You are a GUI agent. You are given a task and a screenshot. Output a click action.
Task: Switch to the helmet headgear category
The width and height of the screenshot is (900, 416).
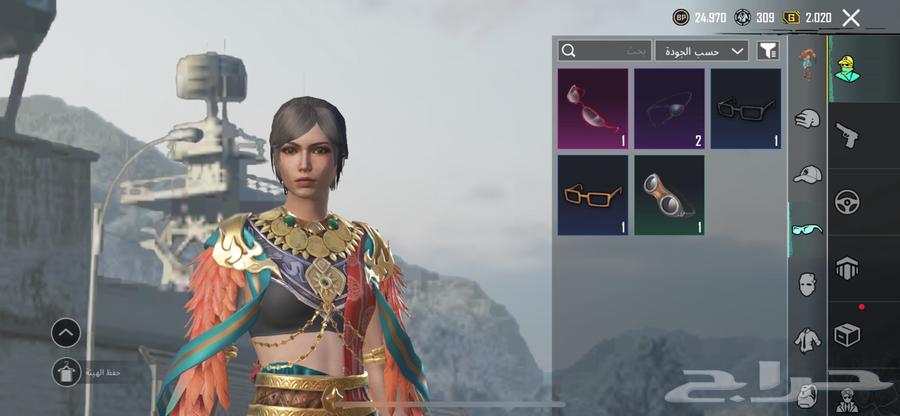point(807,120)
